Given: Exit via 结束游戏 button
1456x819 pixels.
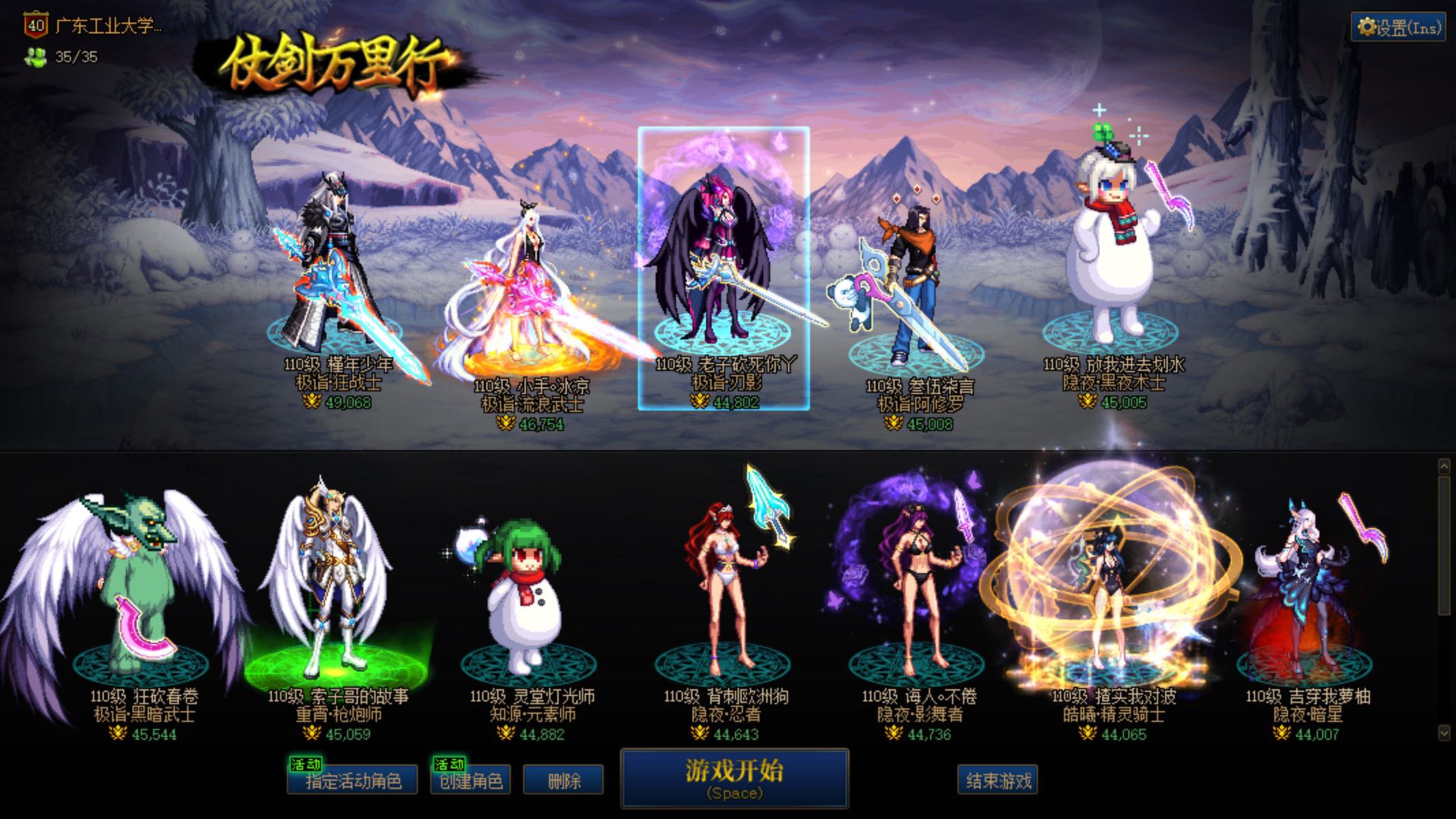Looking at the screenshot, I should [x=998, y=781].
